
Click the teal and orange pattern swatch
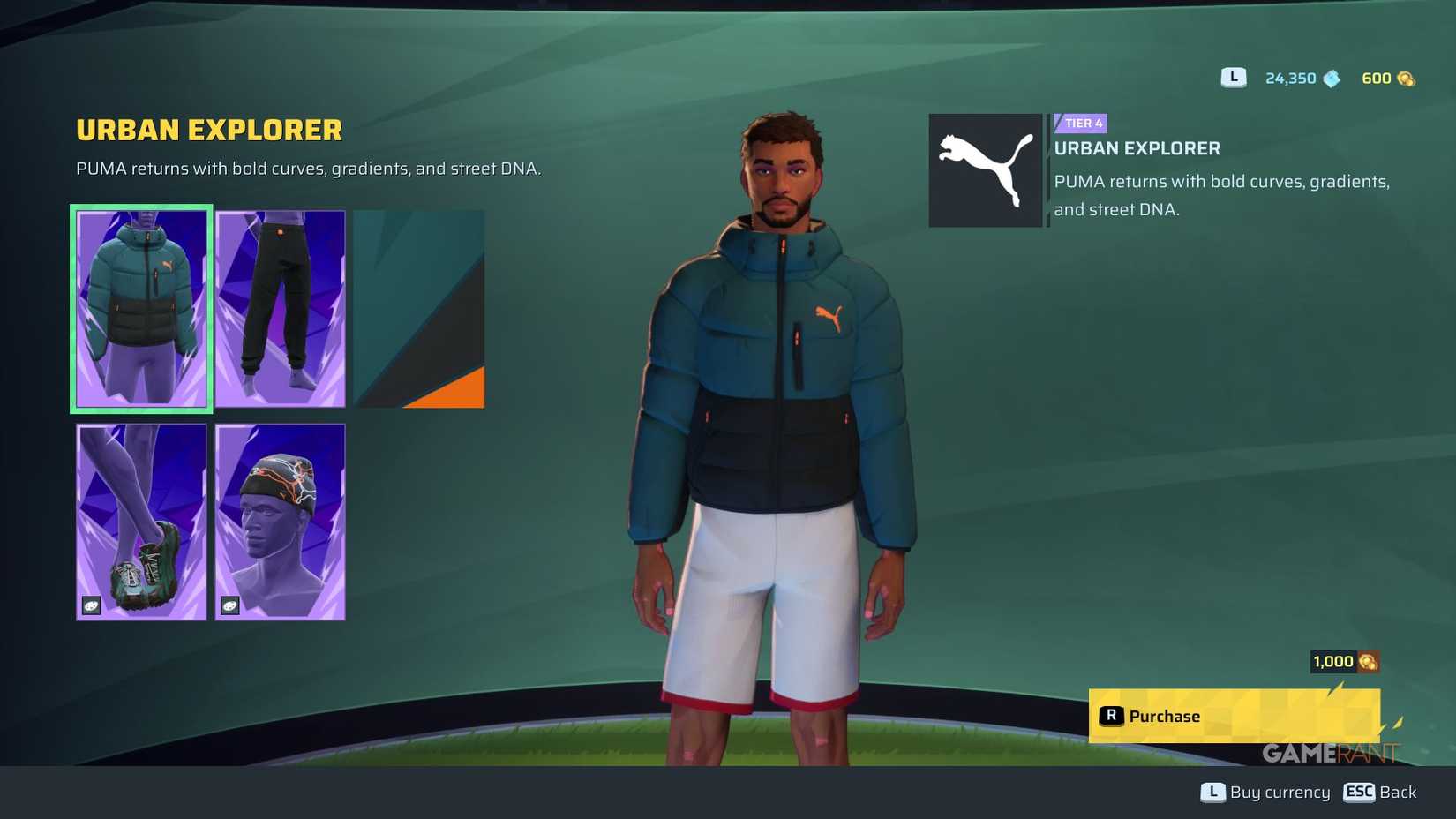pyautogui.click(x=418, y=308)
